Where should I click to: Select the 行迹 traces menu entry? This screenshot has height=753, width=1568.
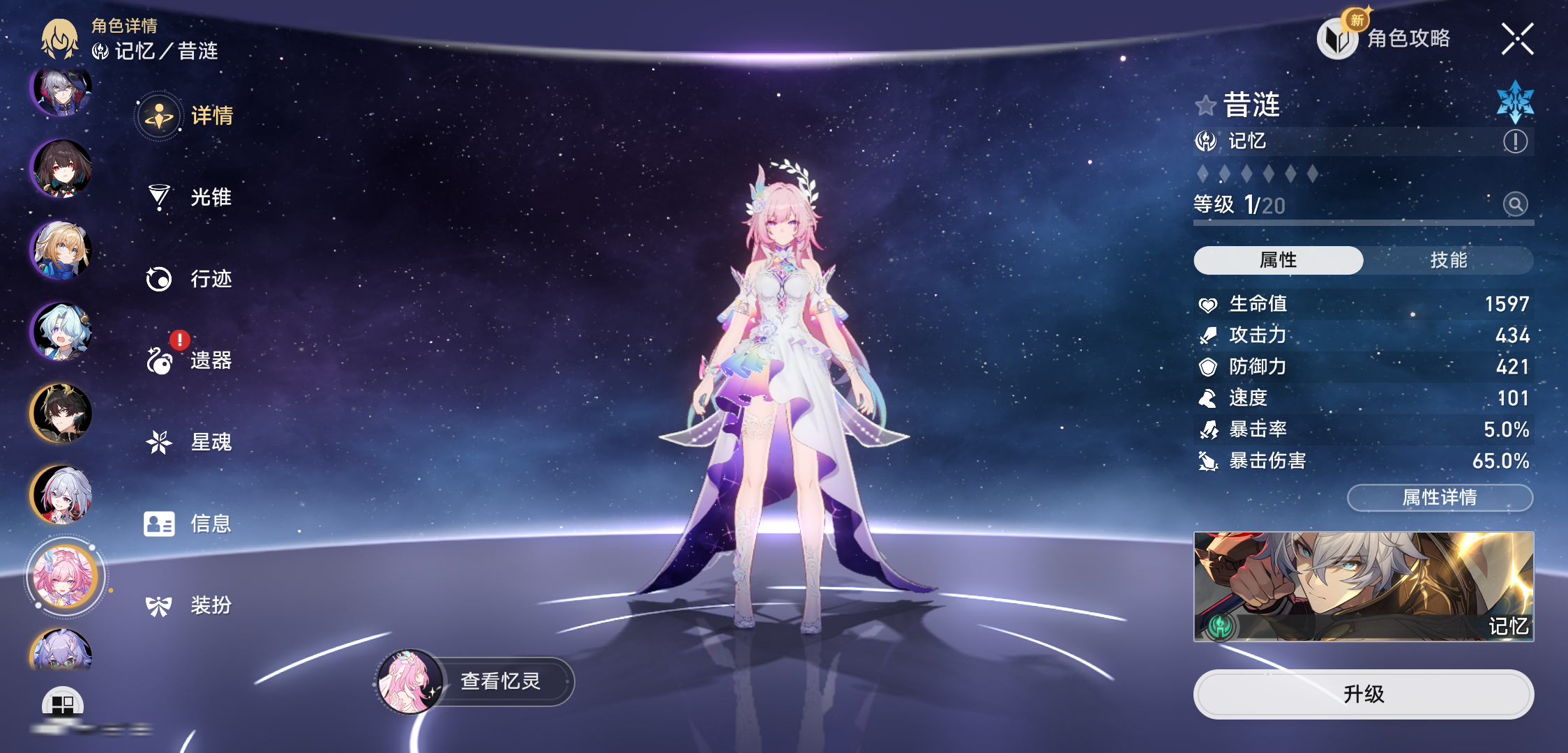(190, 279)
